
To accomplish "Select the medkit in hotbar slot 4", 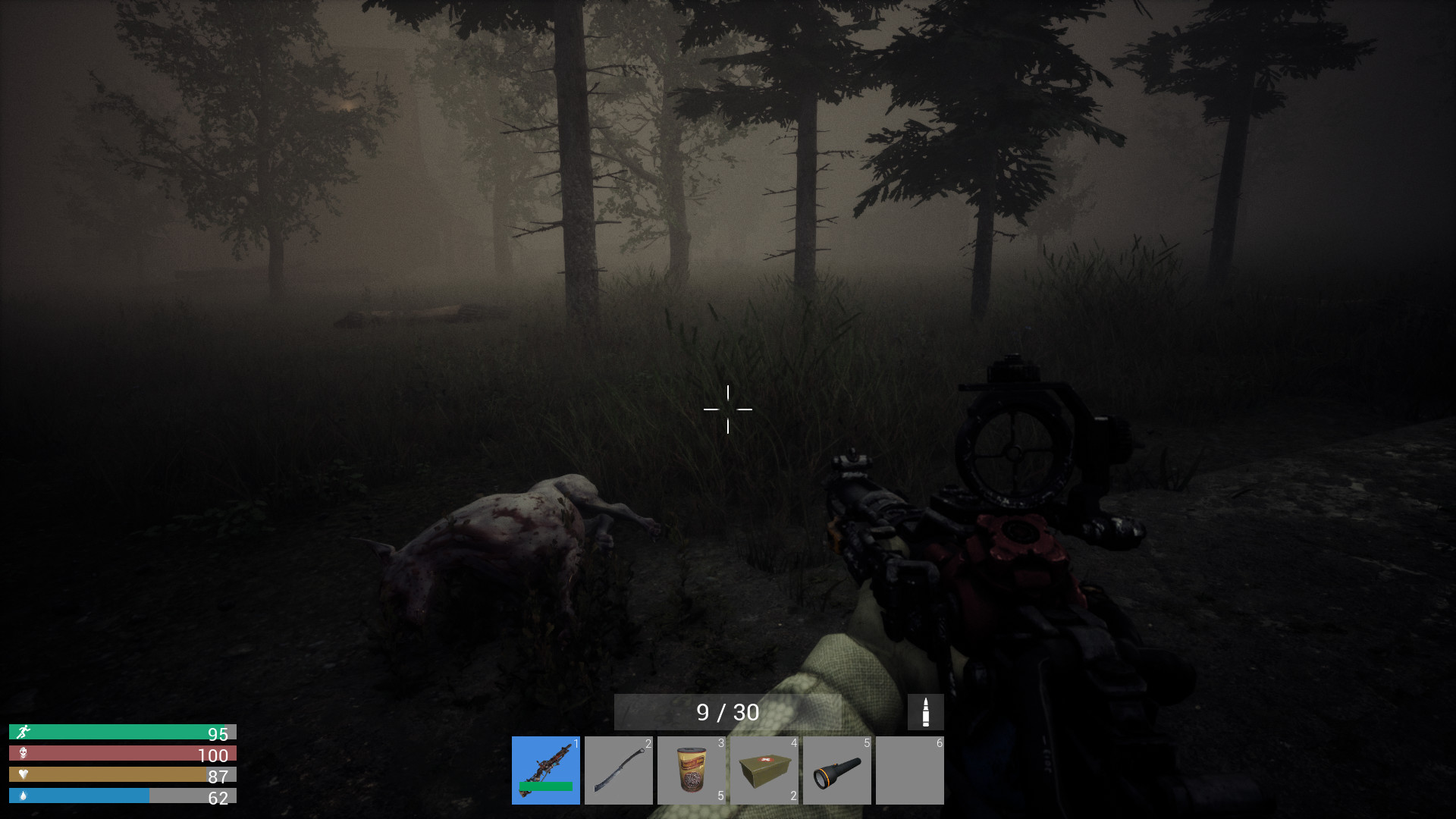I will pos(764,770).
